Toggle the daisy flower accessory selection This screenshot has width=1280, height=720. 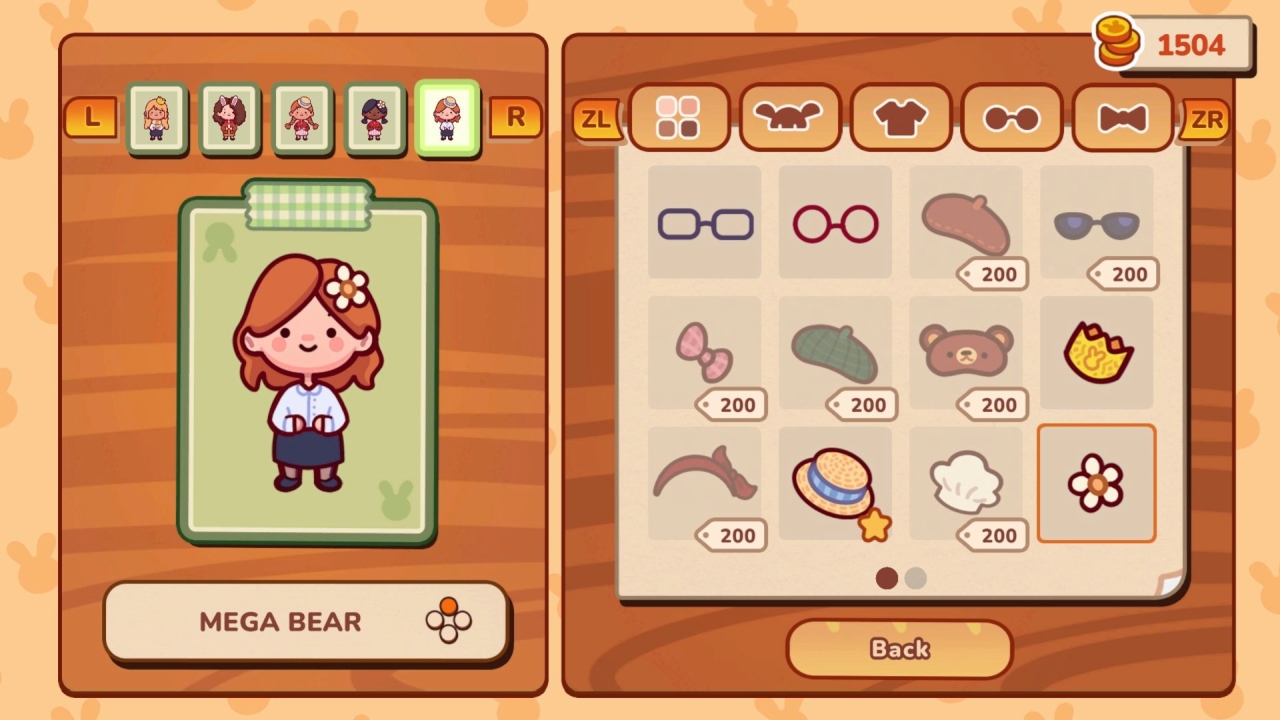pyautogui.click(x=1096, y=483)
